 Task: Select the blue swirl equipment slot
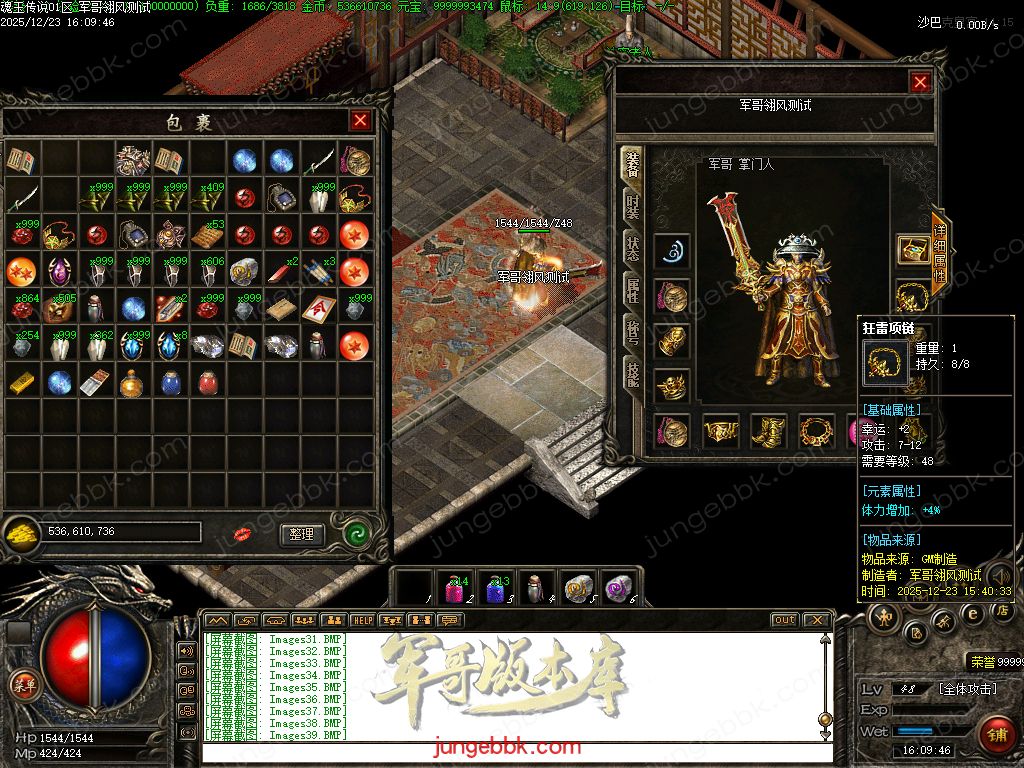pyautogui.click(x=672, y=251)
